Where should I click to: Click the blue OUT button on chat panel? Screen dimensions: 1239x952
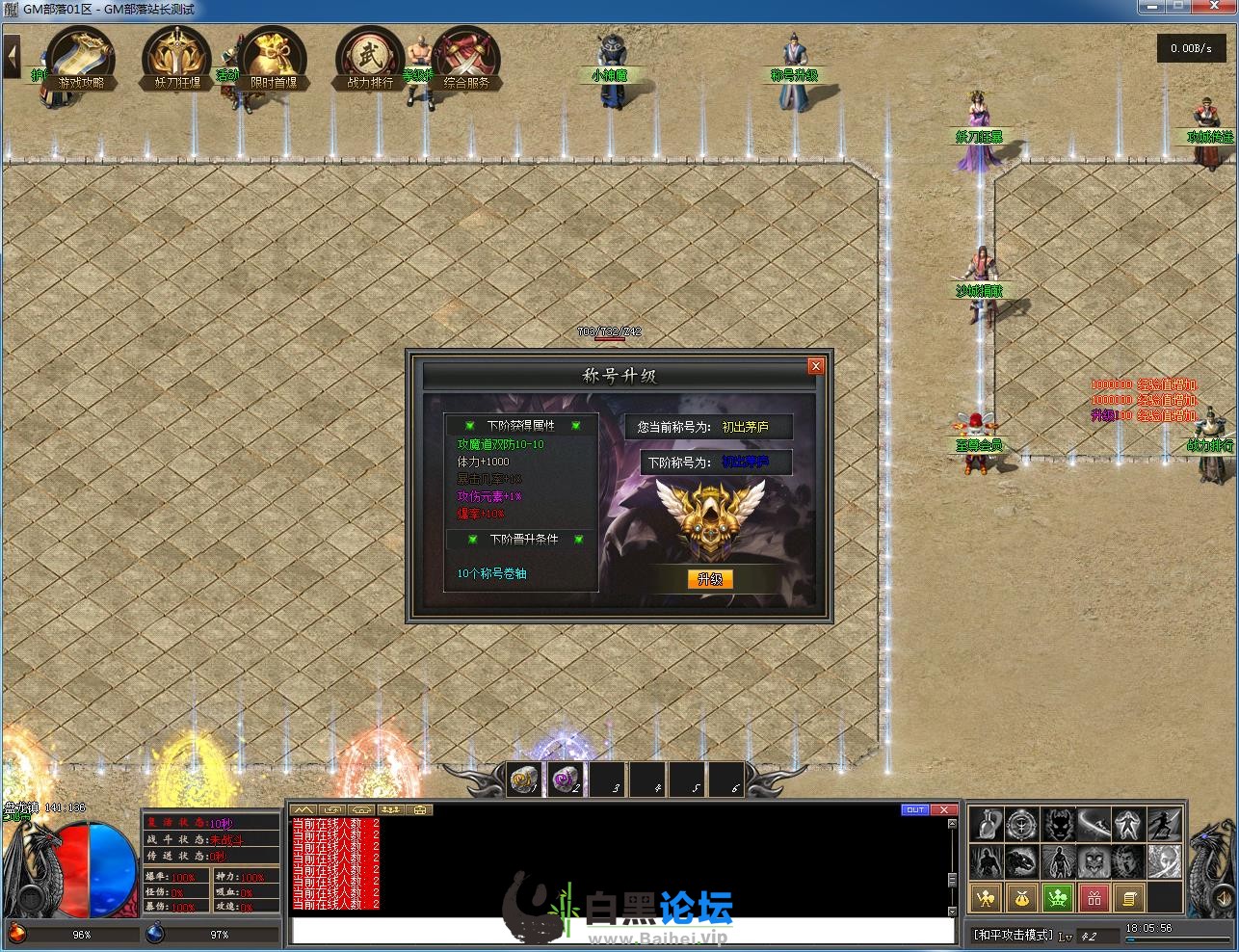tap(914, 809)
